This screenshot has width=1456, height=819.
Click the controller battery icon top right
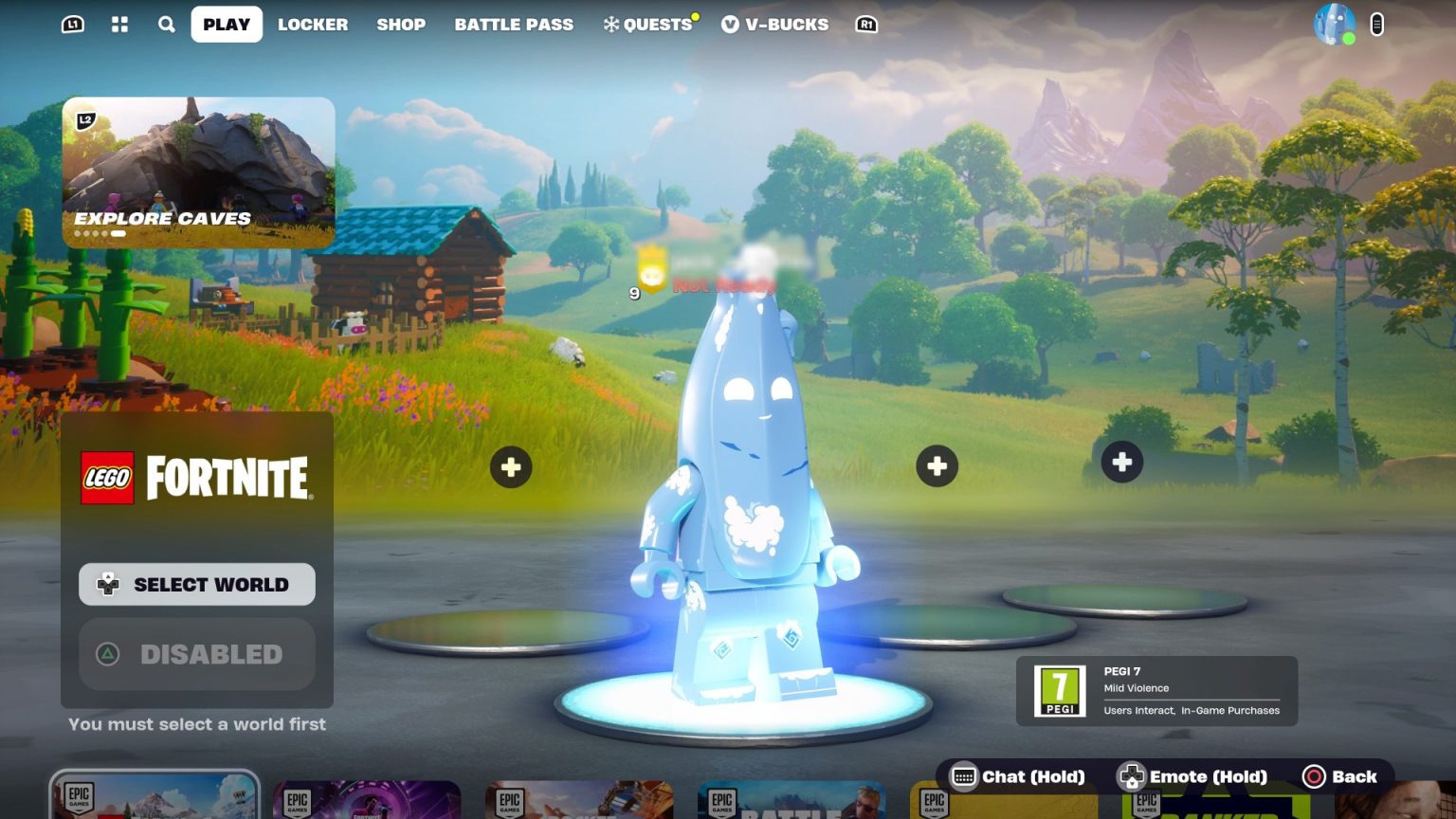[x=1376, y=24]
